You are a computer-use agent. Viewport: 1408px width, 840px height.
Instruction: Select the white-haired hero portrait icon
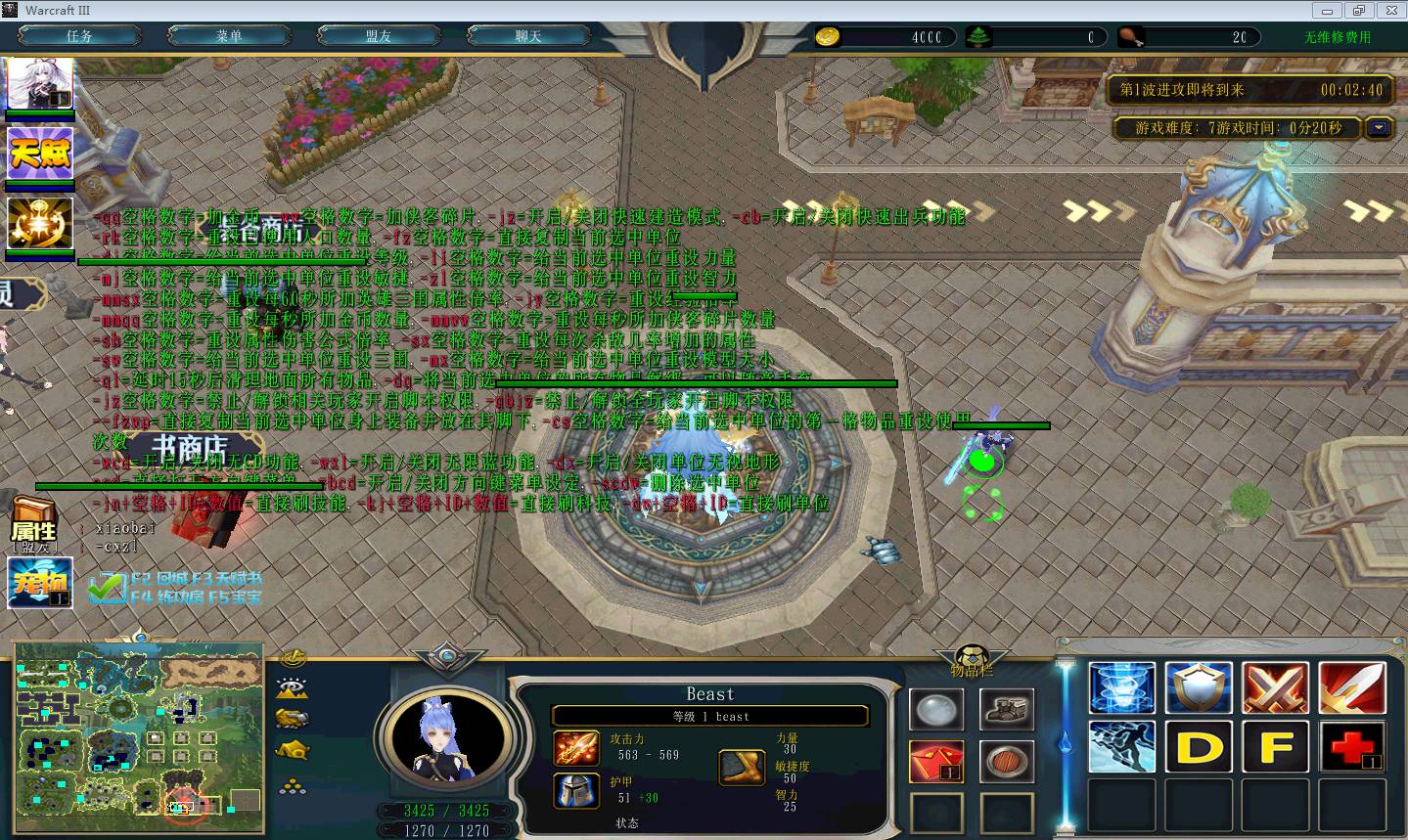pos(40,84)
